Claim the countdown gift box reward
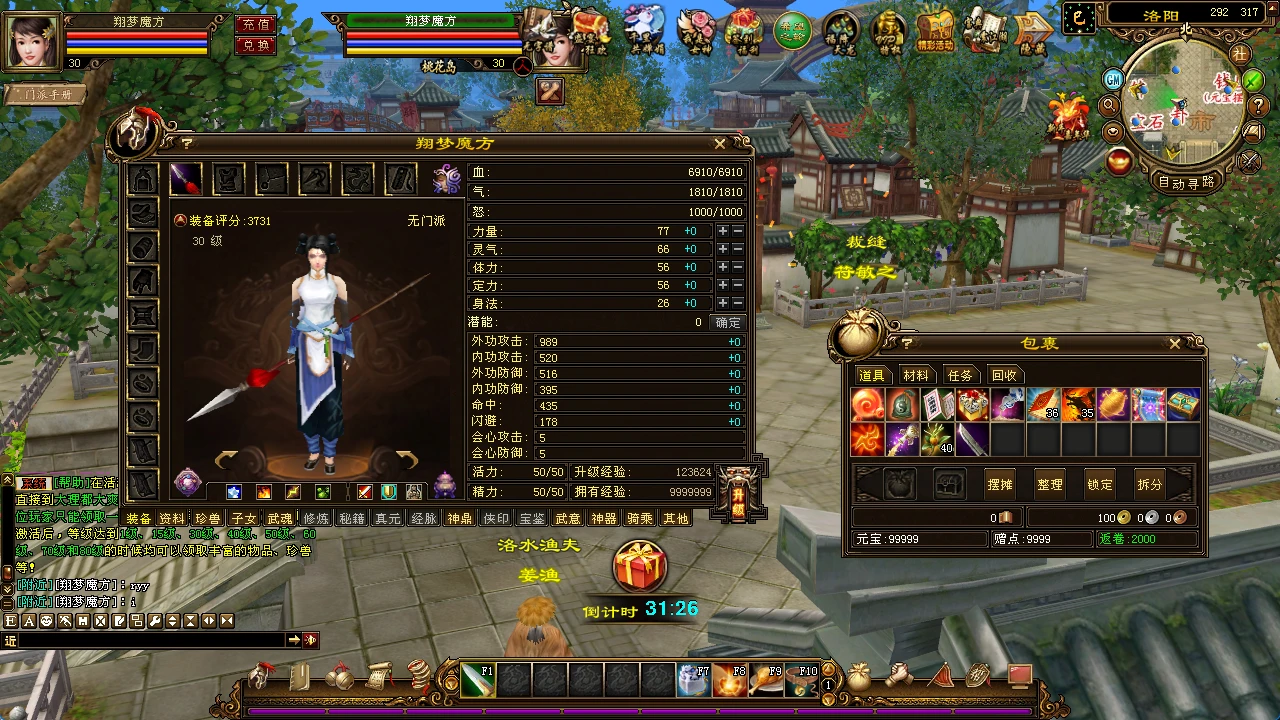 (640, 566)
